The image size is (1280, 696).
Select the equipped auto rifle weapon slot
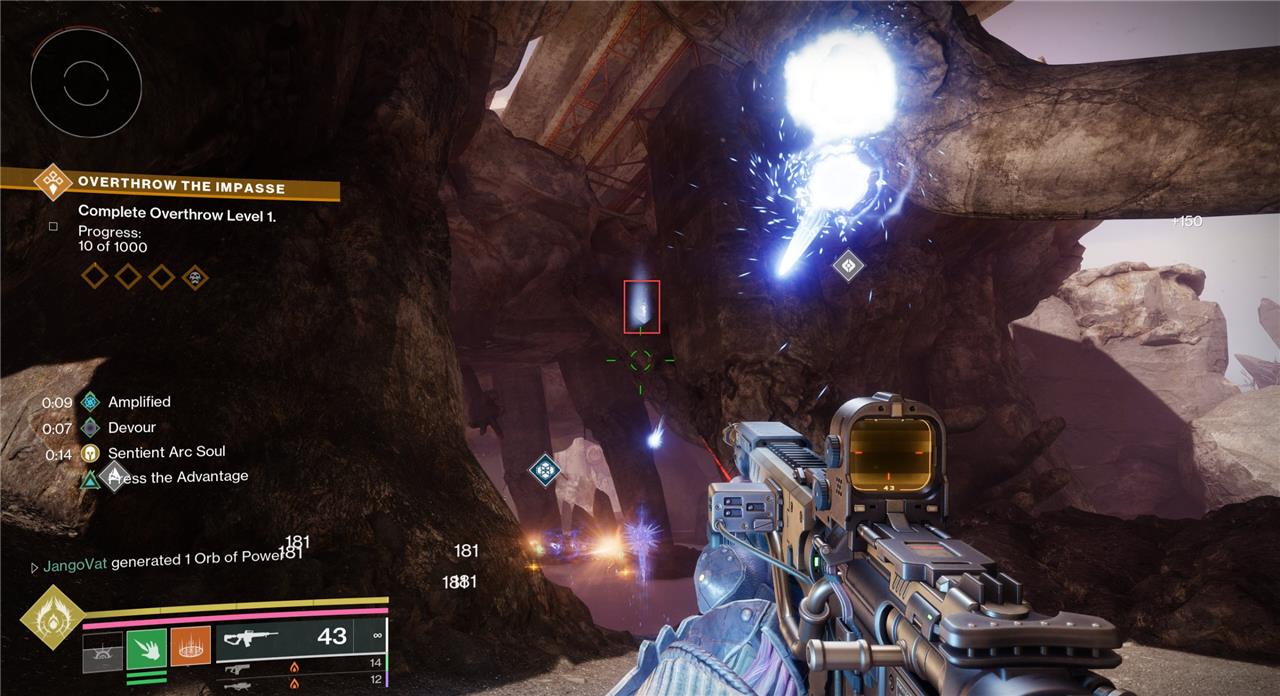pos(300,637)
